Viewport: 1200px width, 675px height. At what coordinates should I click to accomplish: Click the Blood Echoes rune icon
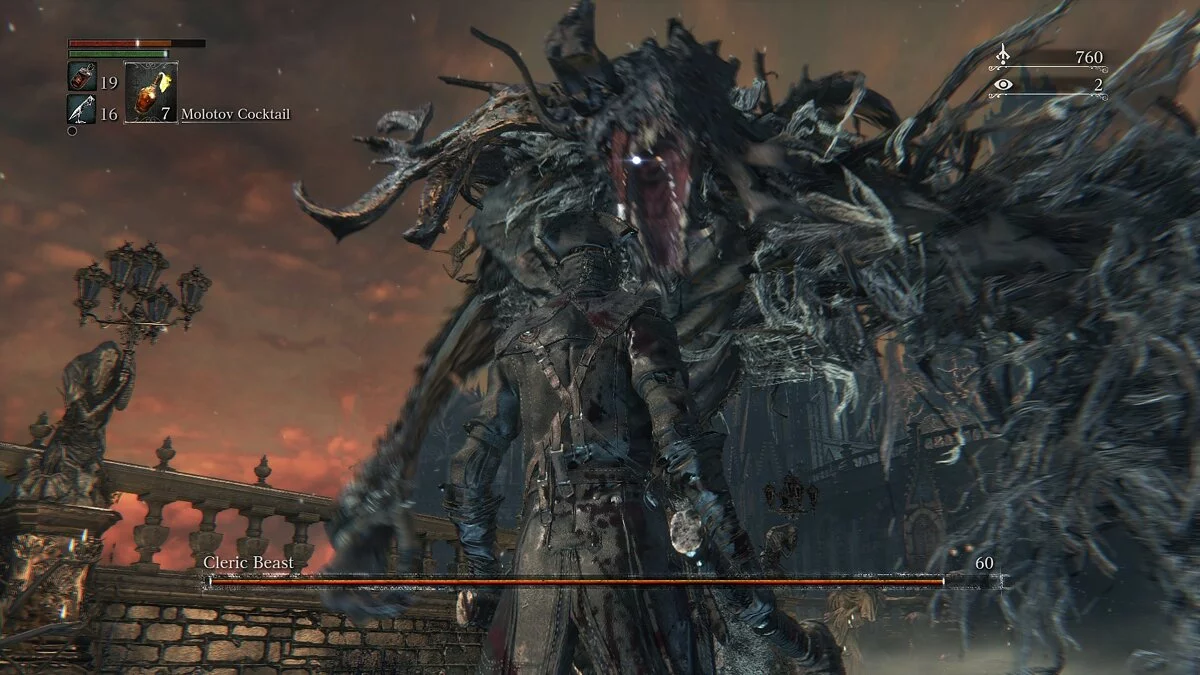tap(1003, 56)
